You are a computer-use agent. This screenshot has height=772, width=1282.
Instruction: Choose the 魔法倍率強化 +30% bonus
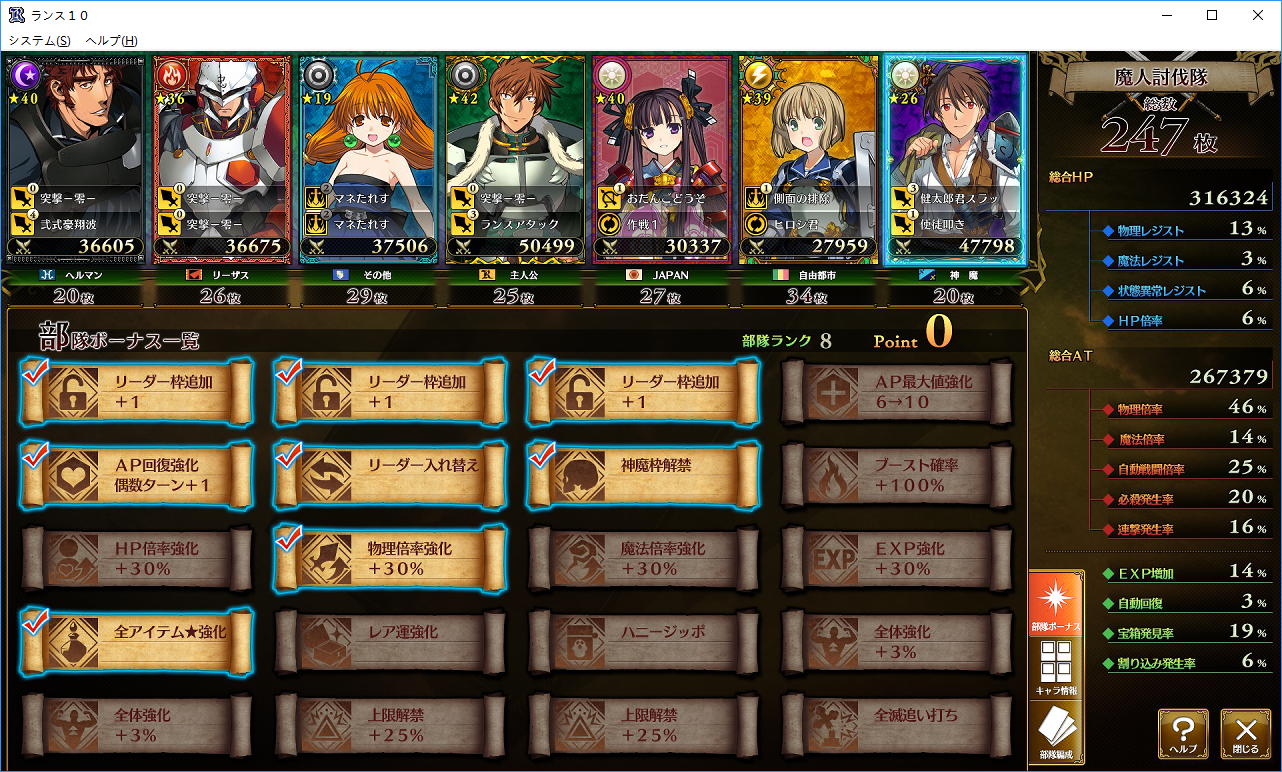[643, 558]
